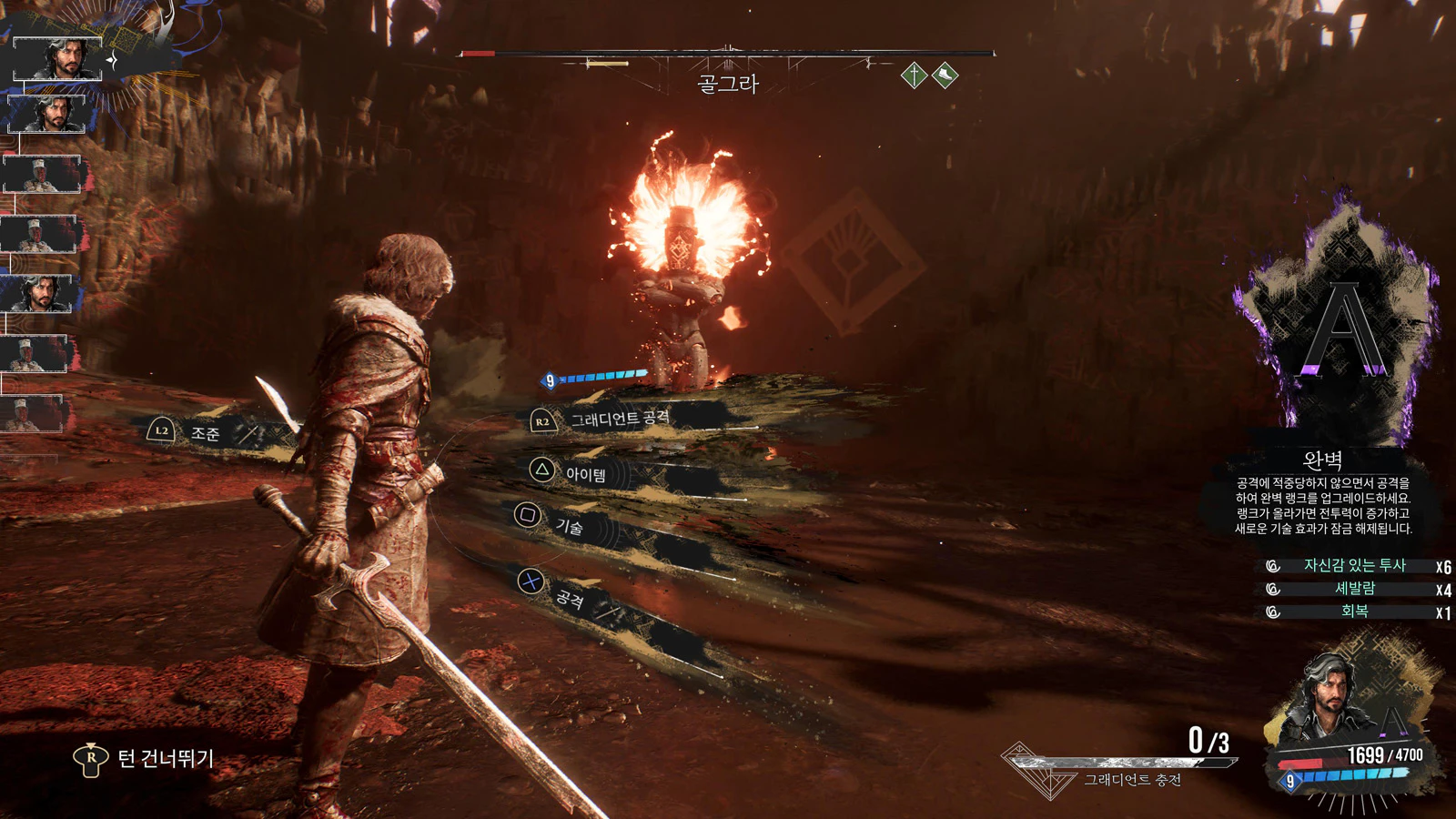Select the 공격 command
The height and width of the screenshot is (819, 1456).
(x=569, y=597)
